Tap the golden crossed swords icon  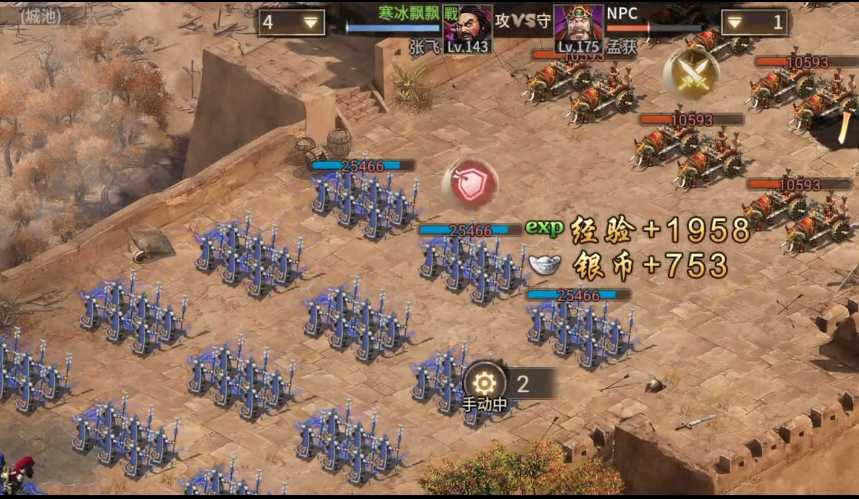[691, 73]
